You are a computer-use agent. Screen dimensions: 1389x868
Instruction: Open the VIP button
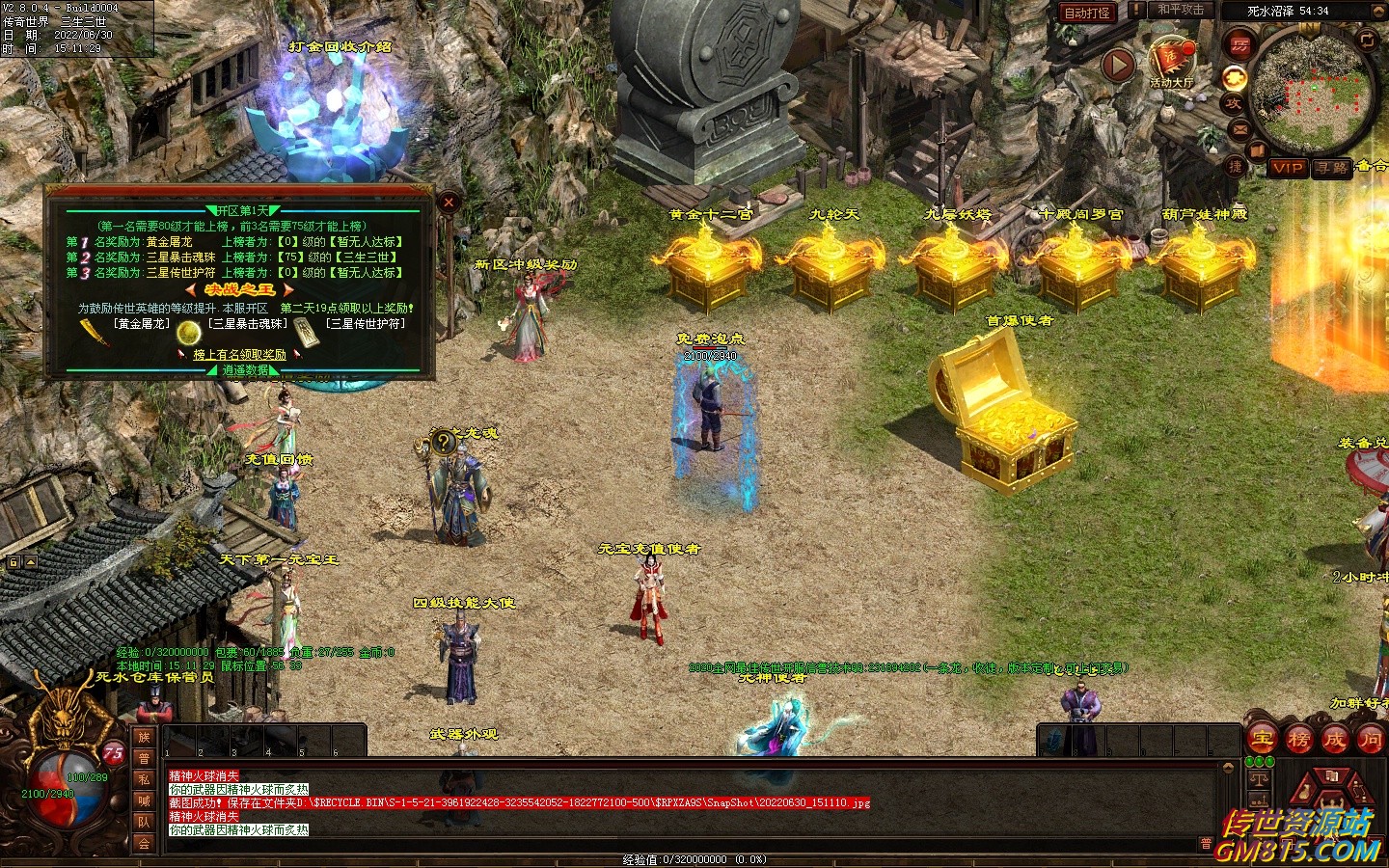[1288, 168]
